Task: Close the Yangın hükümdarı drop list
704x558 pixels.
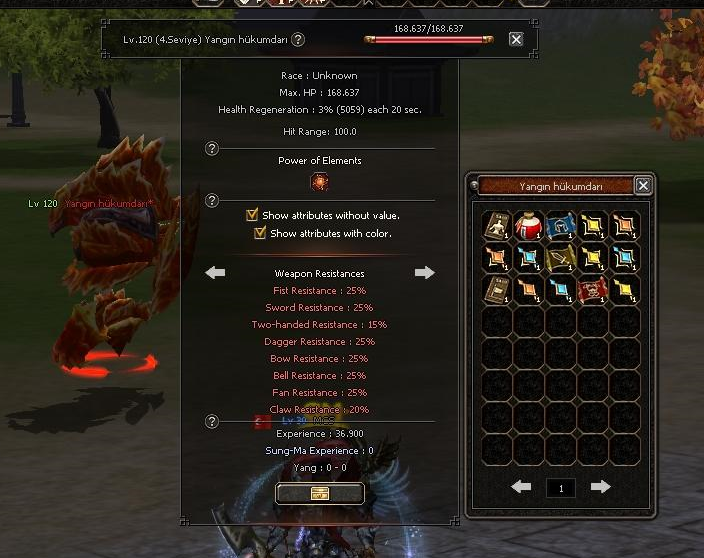Action: (x=643, y=185)
